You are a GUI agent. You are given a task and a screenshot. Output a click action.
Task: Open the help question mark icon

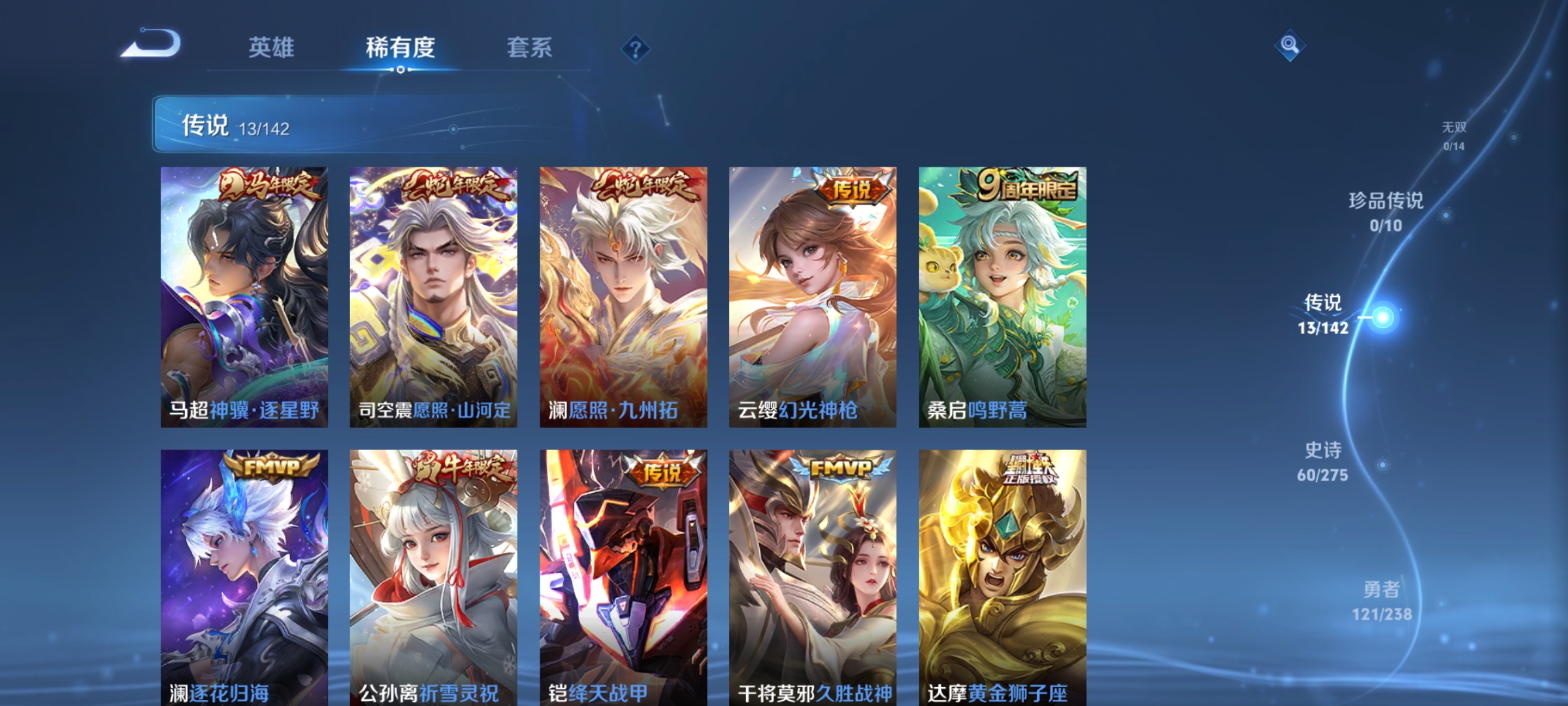tap(636, 50)
